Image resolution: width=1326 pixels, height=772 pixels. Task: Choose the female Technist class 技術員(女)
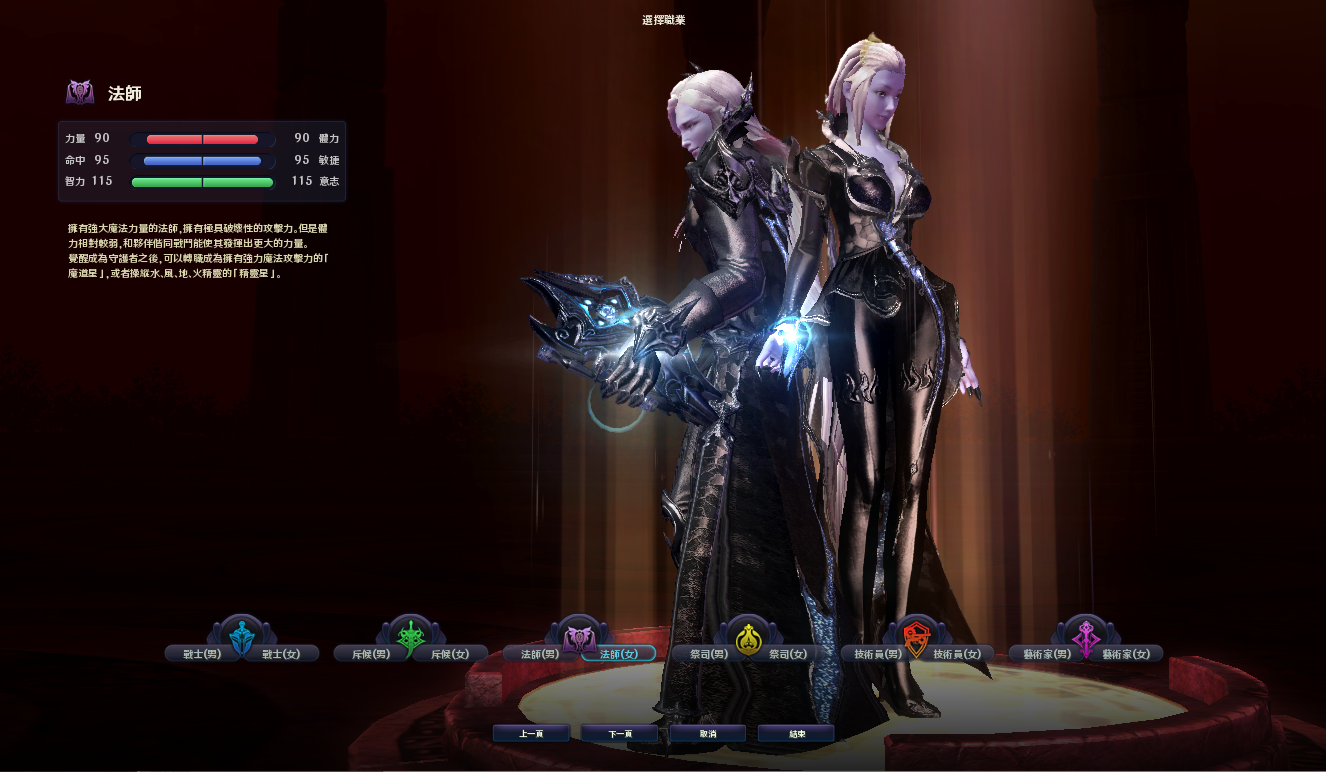pos(957,654)
